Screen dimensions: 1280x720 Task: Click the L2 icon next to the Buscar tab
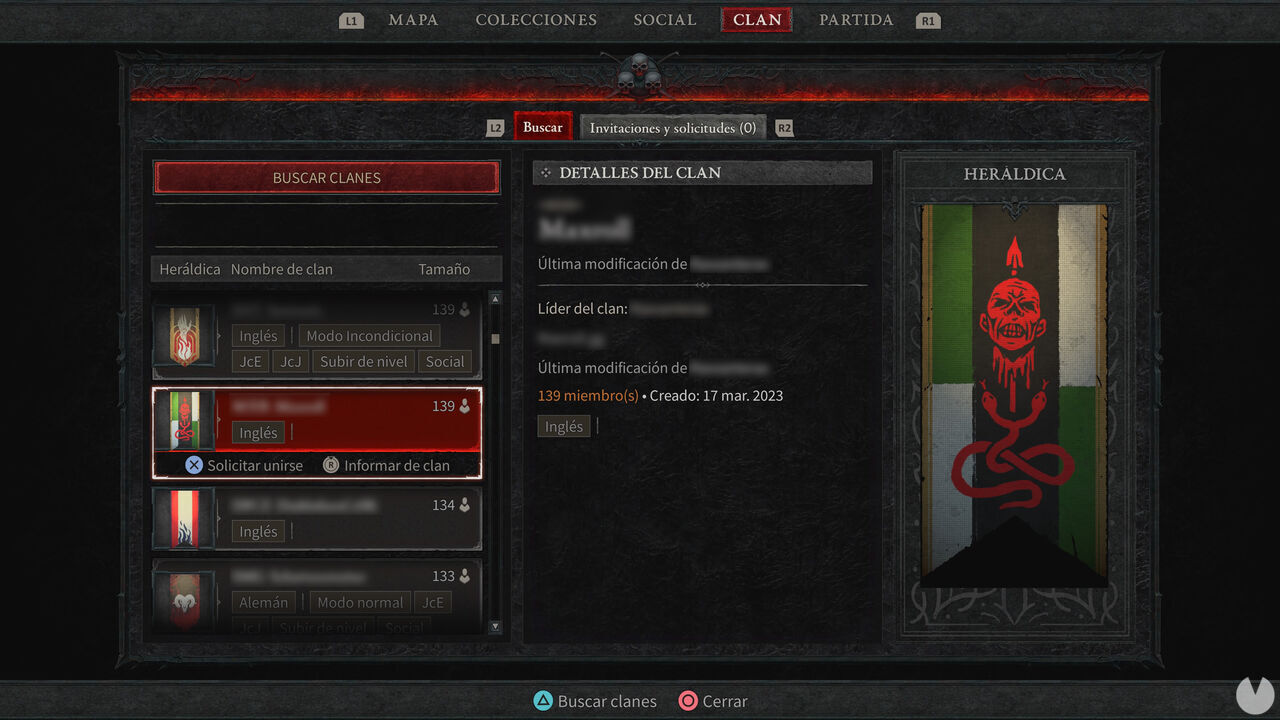coord(495,127)
